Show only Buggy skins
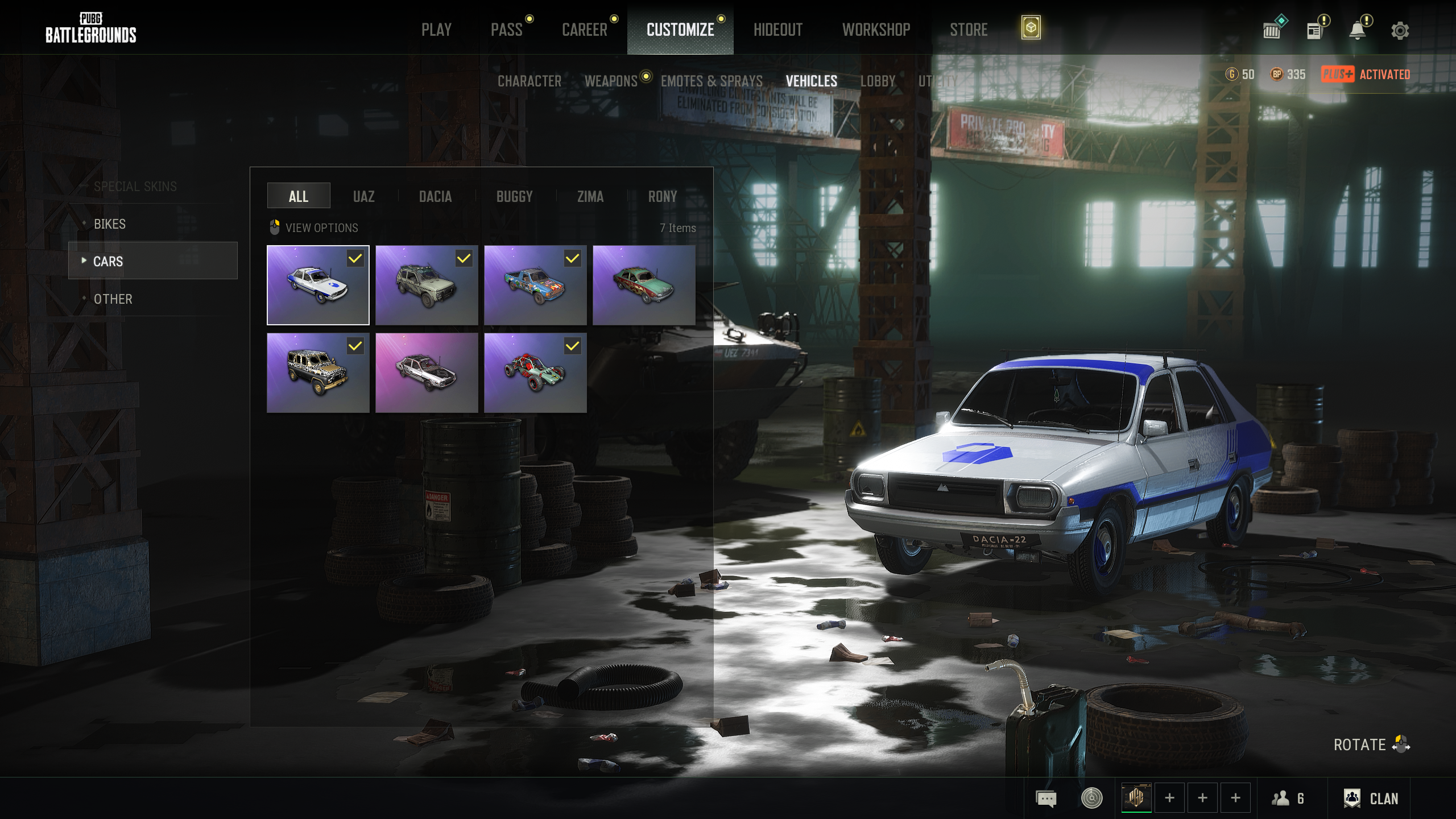The image size is (1456, 819). [x=514, y=196]
